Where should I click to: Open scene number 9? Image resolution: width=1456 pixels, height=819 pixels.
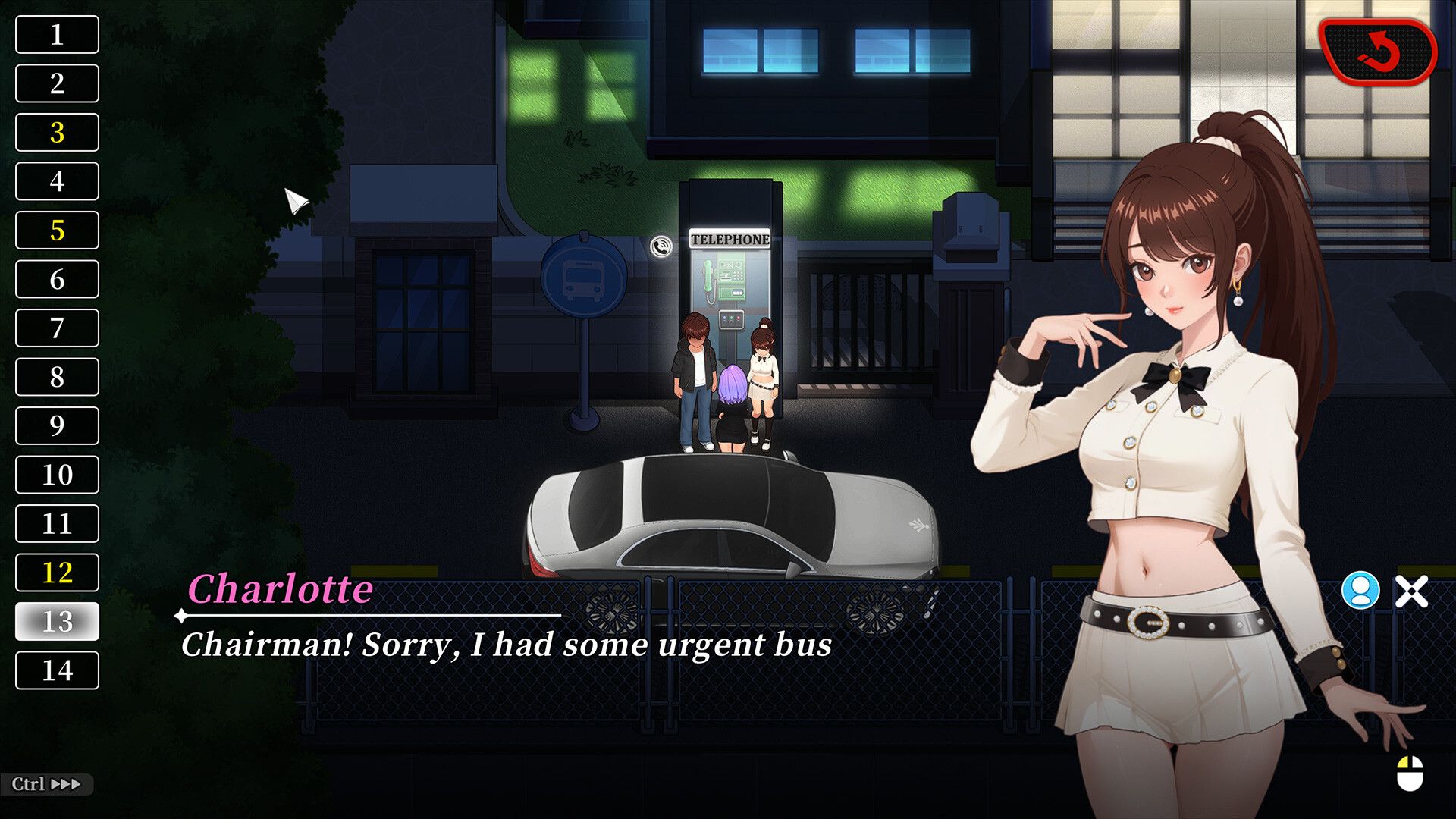57,426
